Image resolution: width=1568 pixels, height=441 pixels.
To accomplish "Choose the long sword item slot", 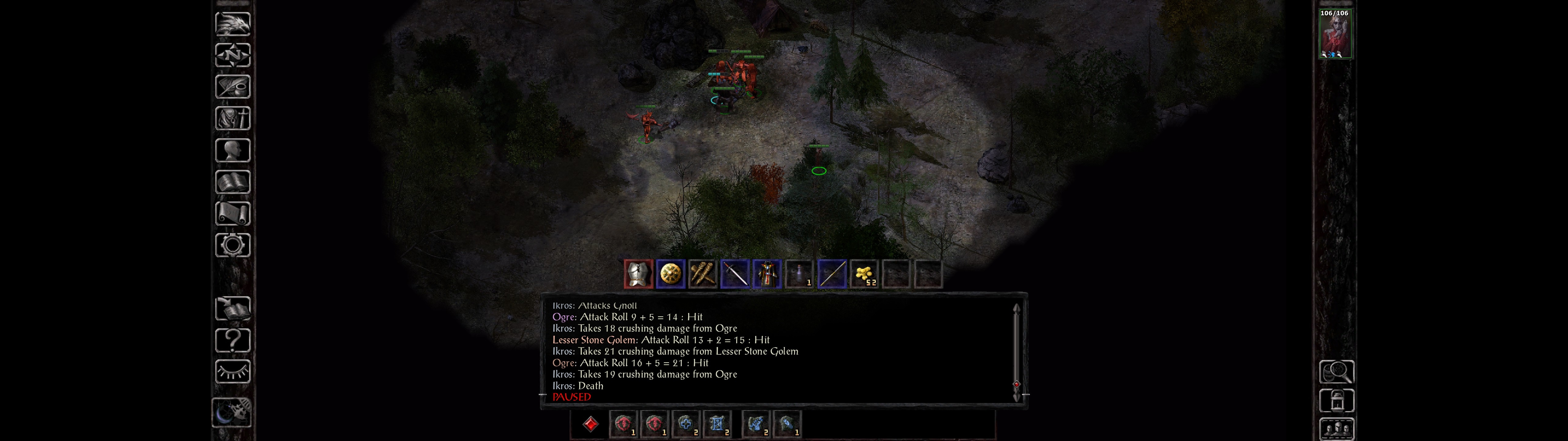I will pyautogui.click(x=735, y=274).
